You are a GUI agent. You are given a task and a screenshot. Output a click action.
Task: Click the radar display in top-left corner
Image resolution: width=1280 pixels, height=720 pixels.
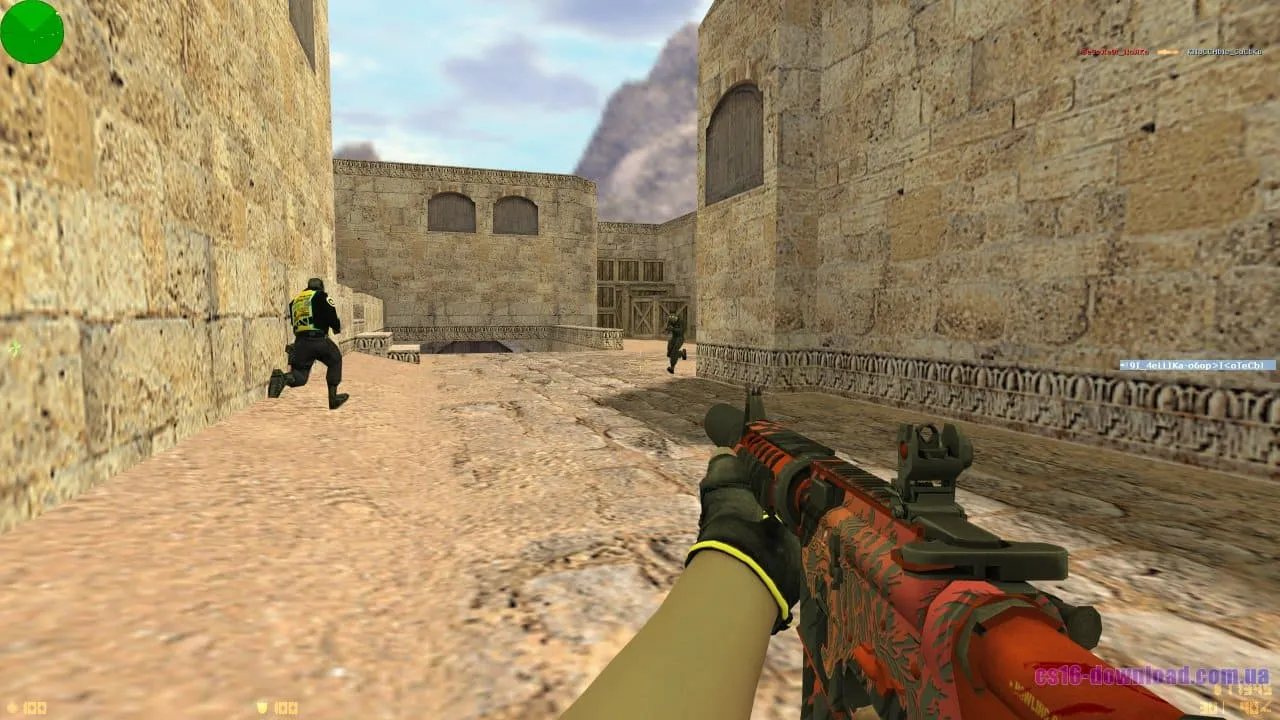click(x=30, y=30)
